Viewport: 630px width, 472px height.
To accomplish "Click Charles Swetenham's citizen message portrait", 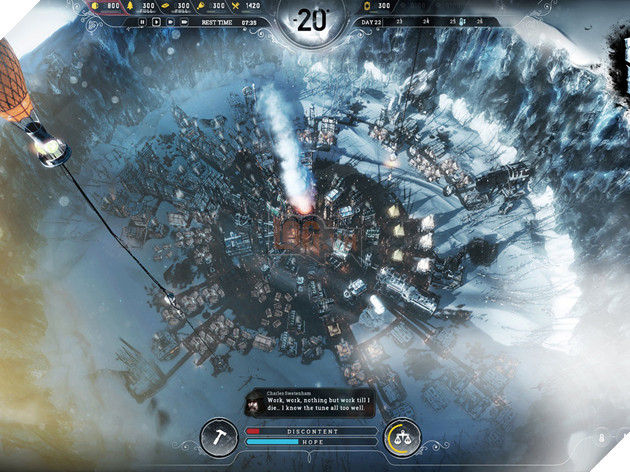I will [x=254, y=402].
